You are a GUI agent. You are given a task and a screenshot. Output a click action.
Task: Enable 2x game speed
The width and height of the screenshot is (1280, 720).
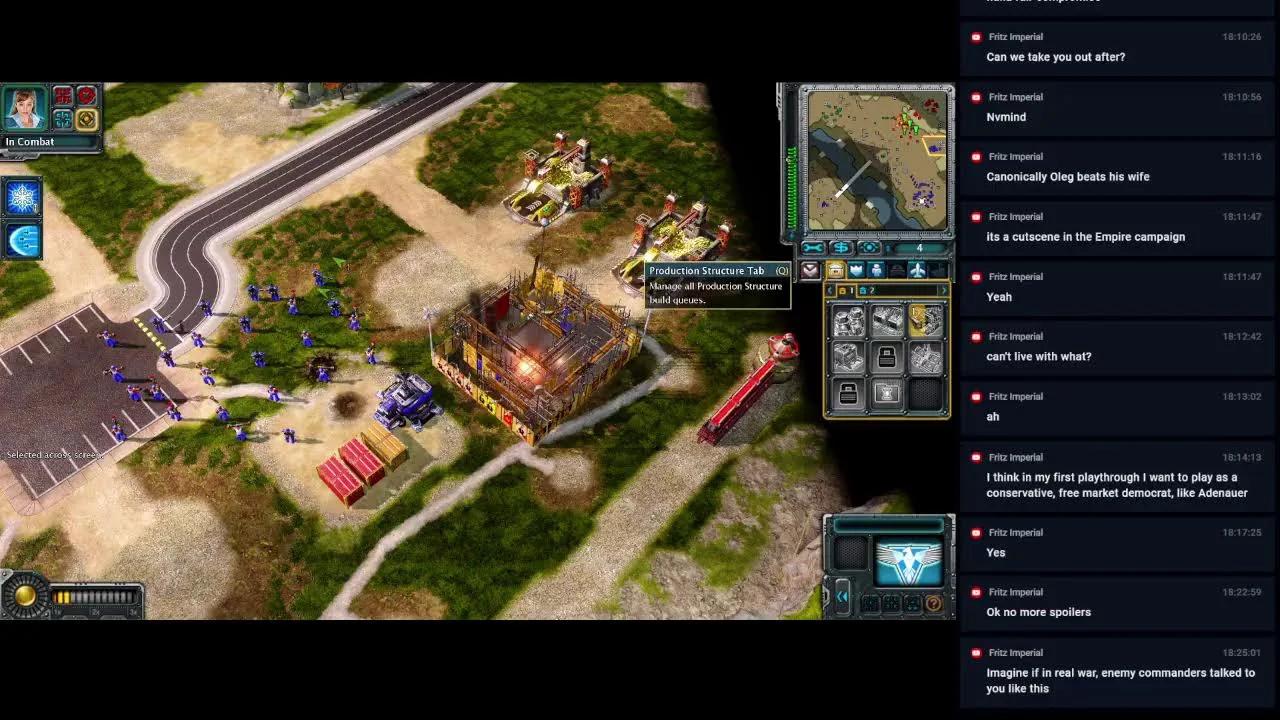[x=94, y=612]
